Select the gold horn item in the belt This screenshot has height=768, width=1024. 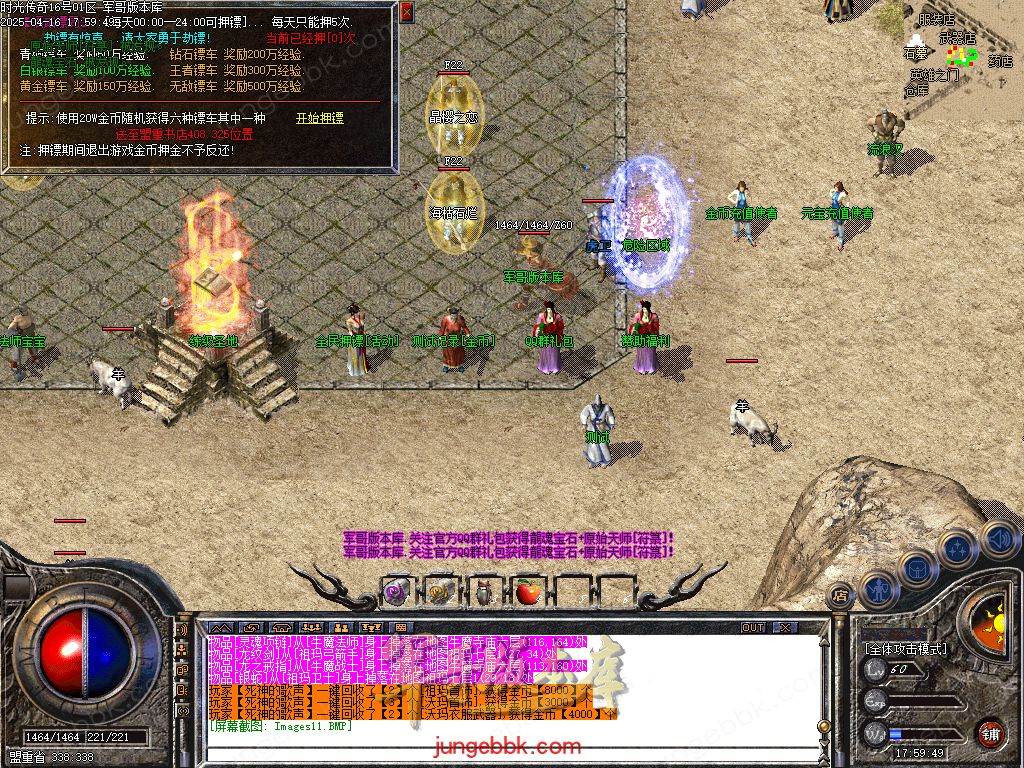point(440,592)
